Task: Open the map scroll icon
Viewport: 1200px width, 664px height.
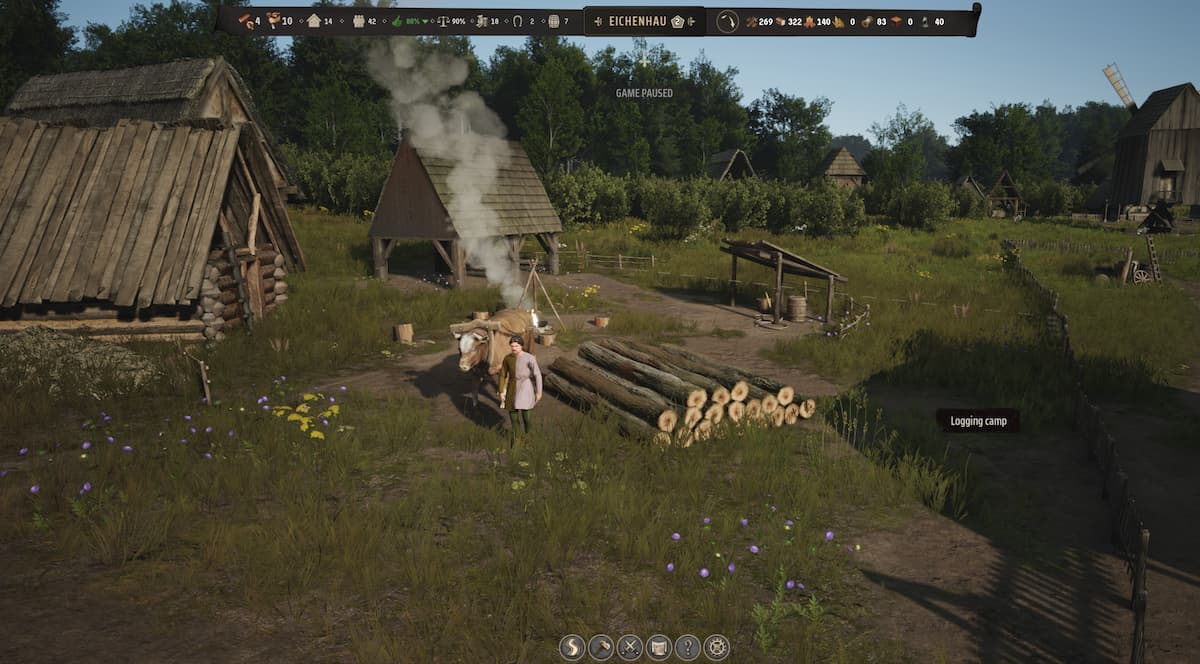Action: 659,647
